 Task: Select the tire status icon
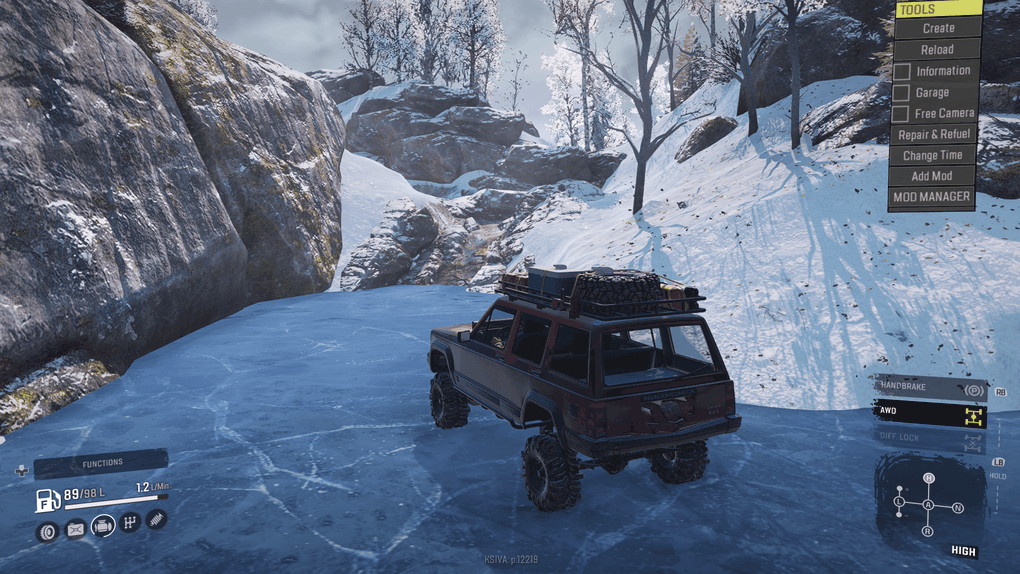pyautogui.click(x=46, y=531)
